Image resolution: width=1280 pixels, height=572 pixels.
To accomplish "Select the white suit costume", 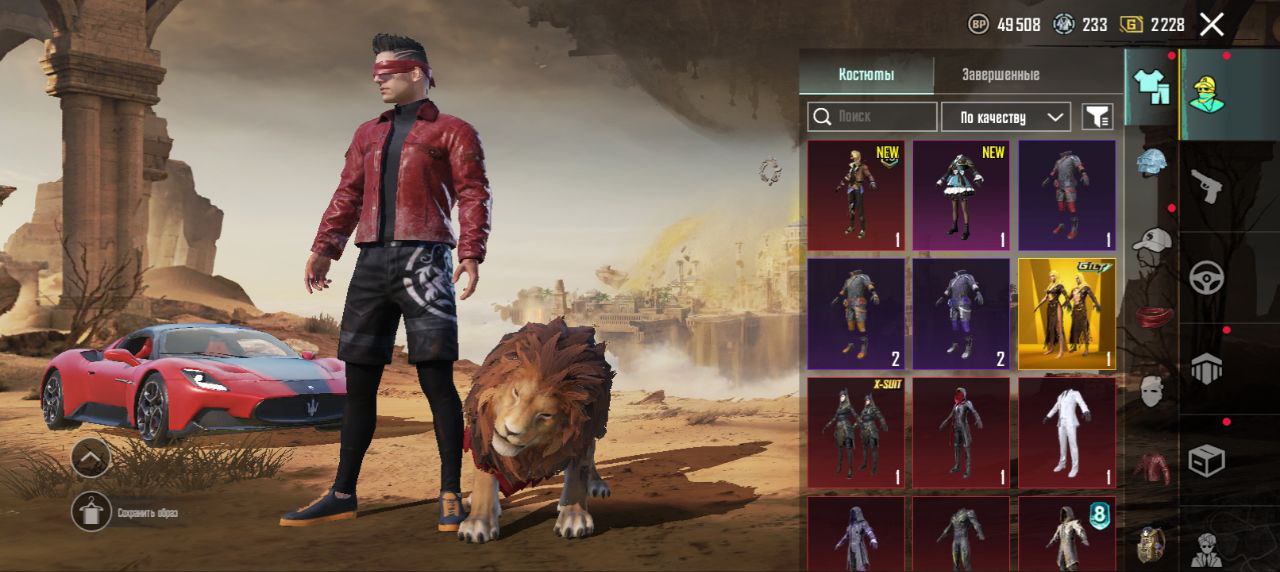I will [1066, 432].
